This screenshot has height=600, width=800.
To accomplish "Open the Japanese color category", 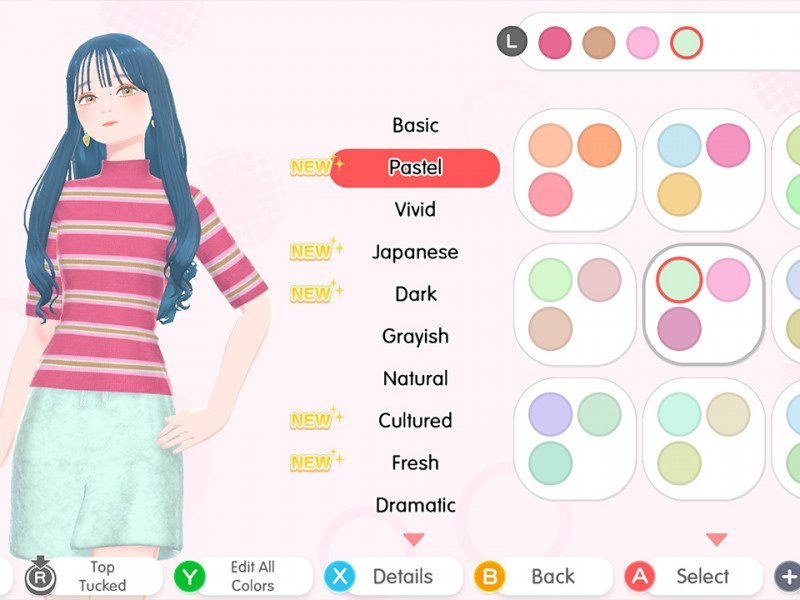I will tap(415, 252).
